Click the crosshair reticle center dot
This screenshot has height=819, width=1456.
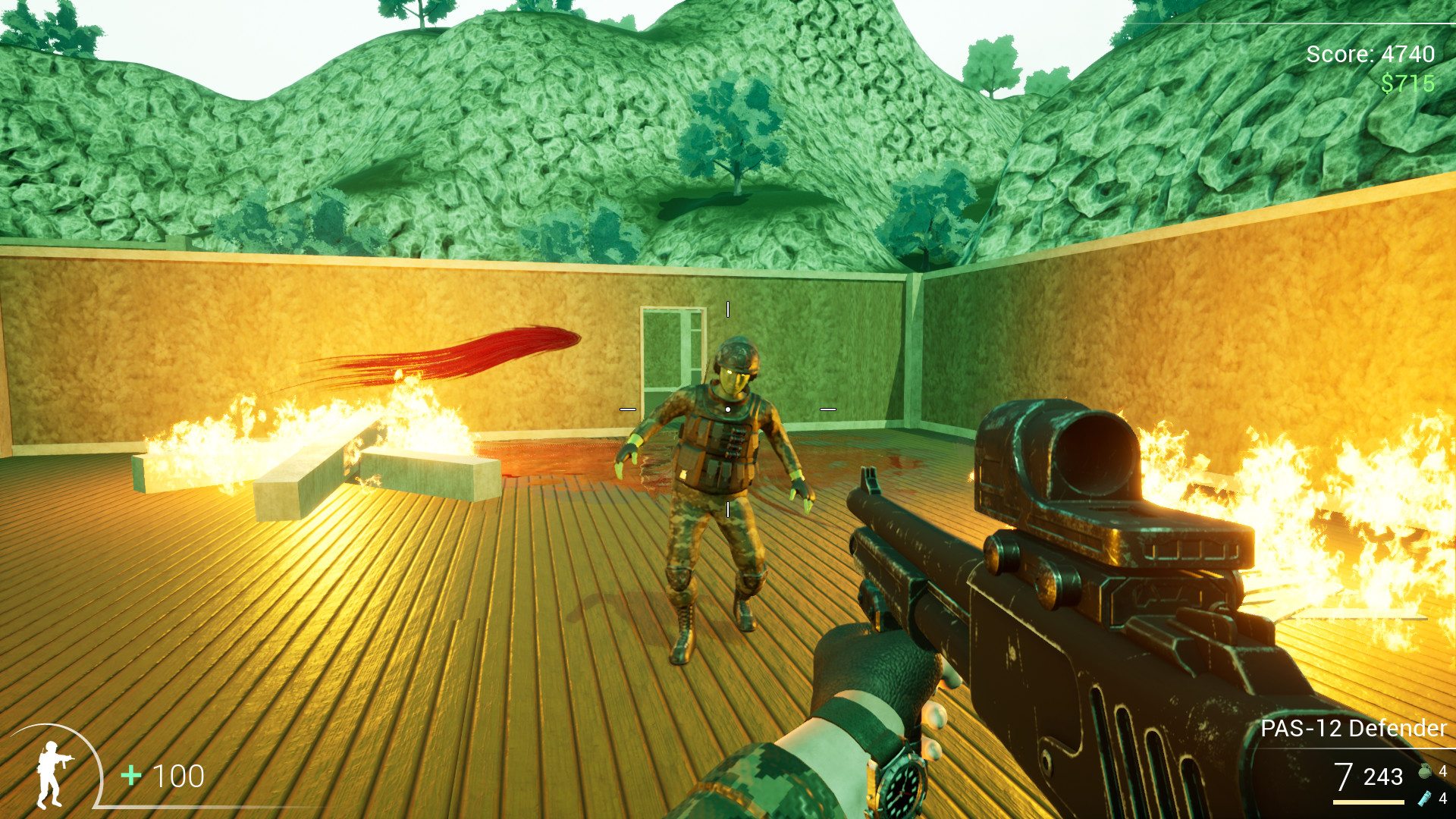tap(728, 408)
